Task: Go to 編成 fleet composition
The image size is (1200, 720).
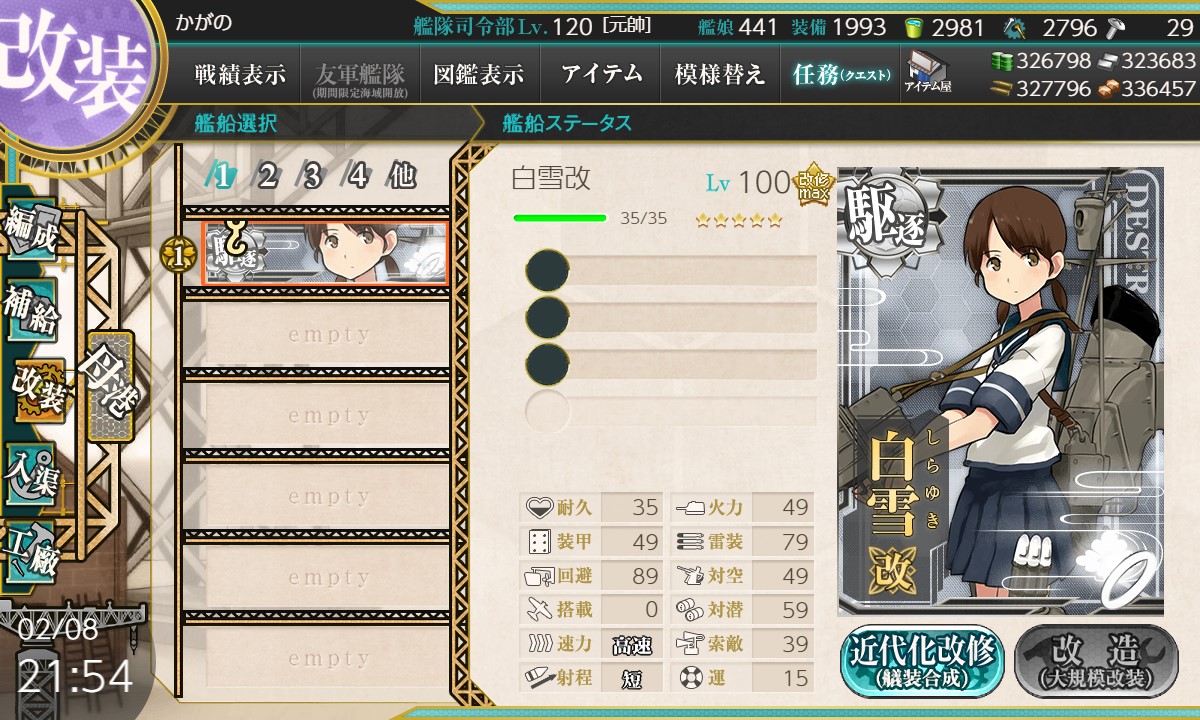Action: tap(30, 232)
